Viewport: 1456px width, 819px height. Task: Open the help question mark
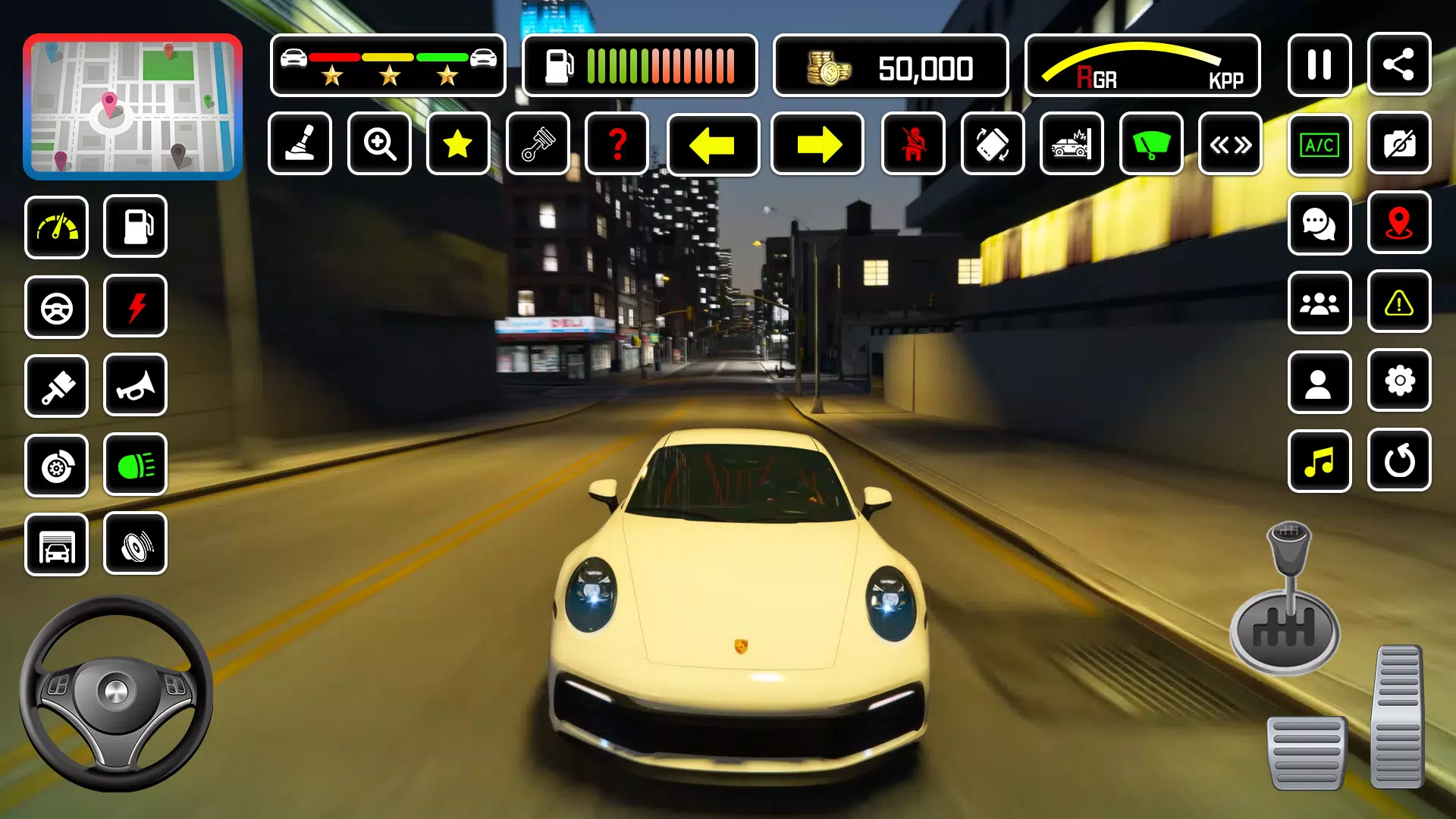point(617,144)
